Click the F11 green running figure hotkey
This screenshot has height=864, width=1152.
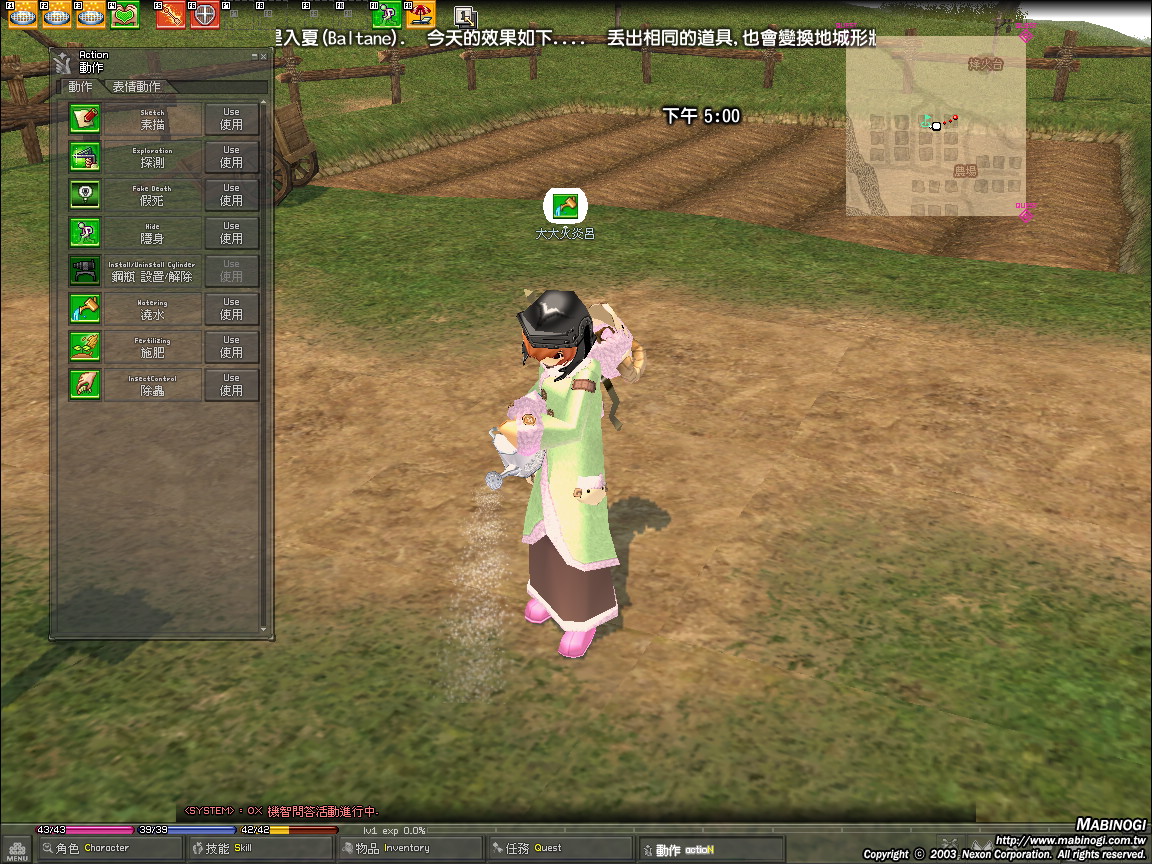point(387,15)
